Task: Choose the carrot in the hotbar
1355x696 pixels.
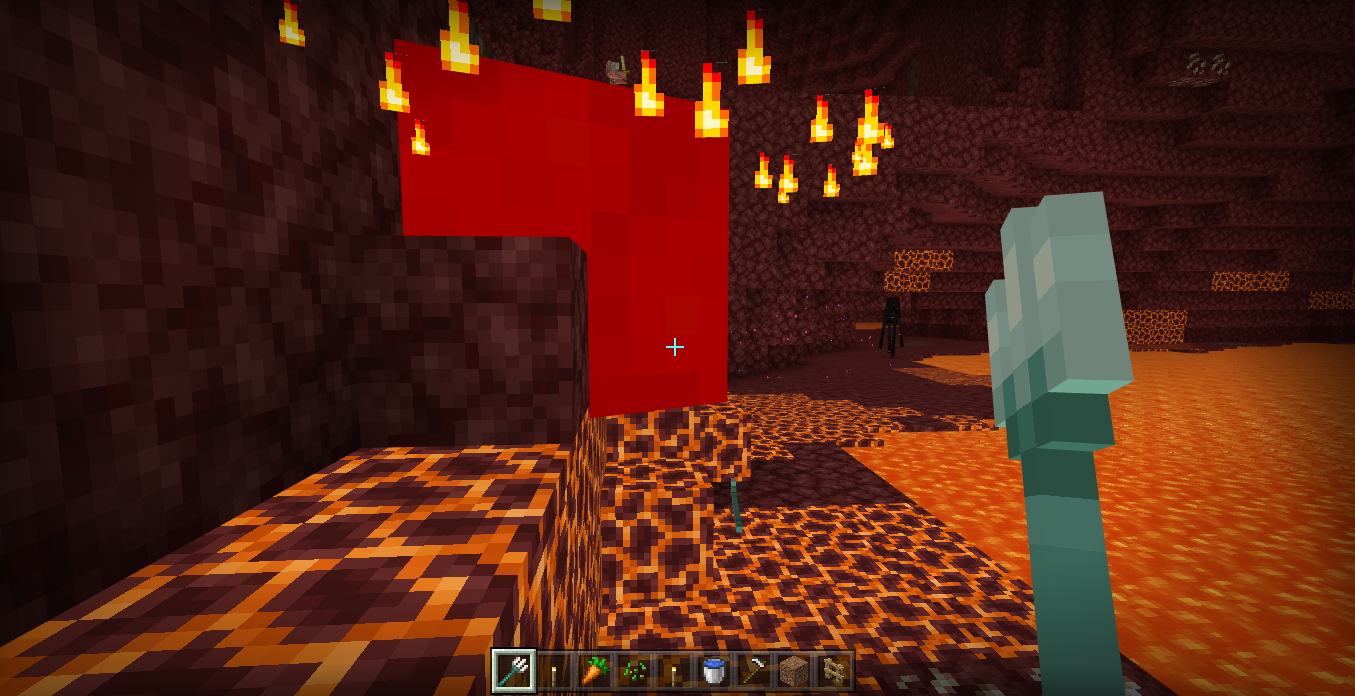Action: click(593, 671)
